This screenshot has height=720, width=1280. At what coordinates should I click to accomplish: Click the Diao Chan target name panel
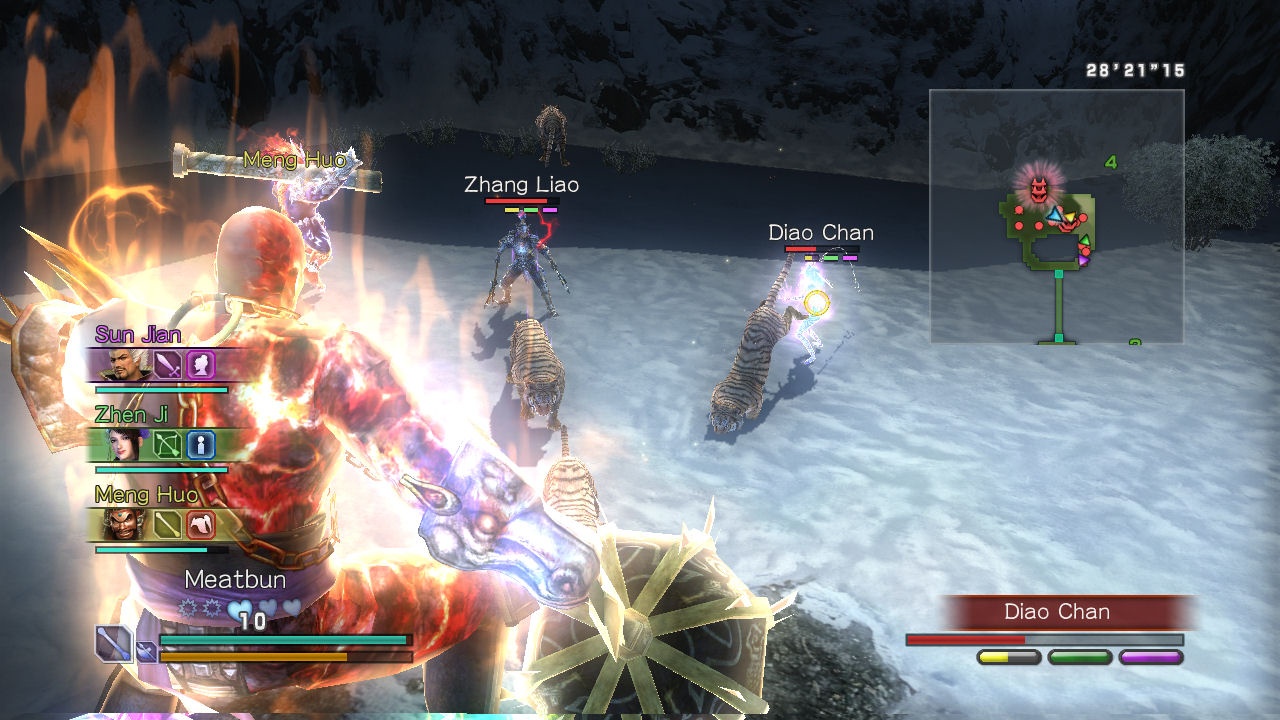[x=1056, y=612]
